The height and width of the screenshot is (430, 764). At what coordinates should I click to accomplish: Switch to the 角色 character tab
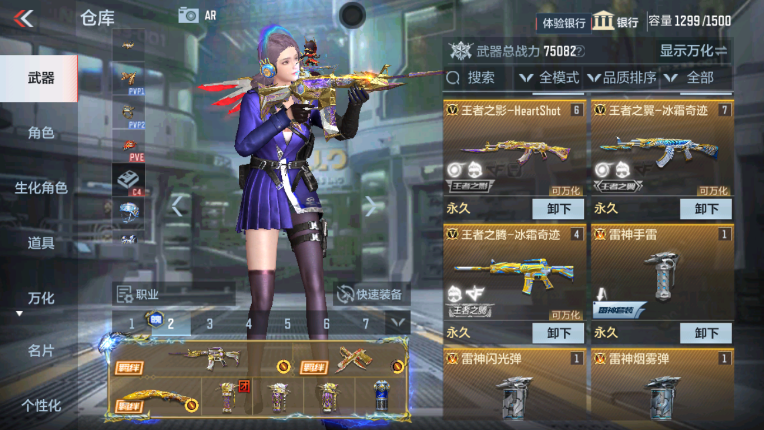click(x=40, y=133)
